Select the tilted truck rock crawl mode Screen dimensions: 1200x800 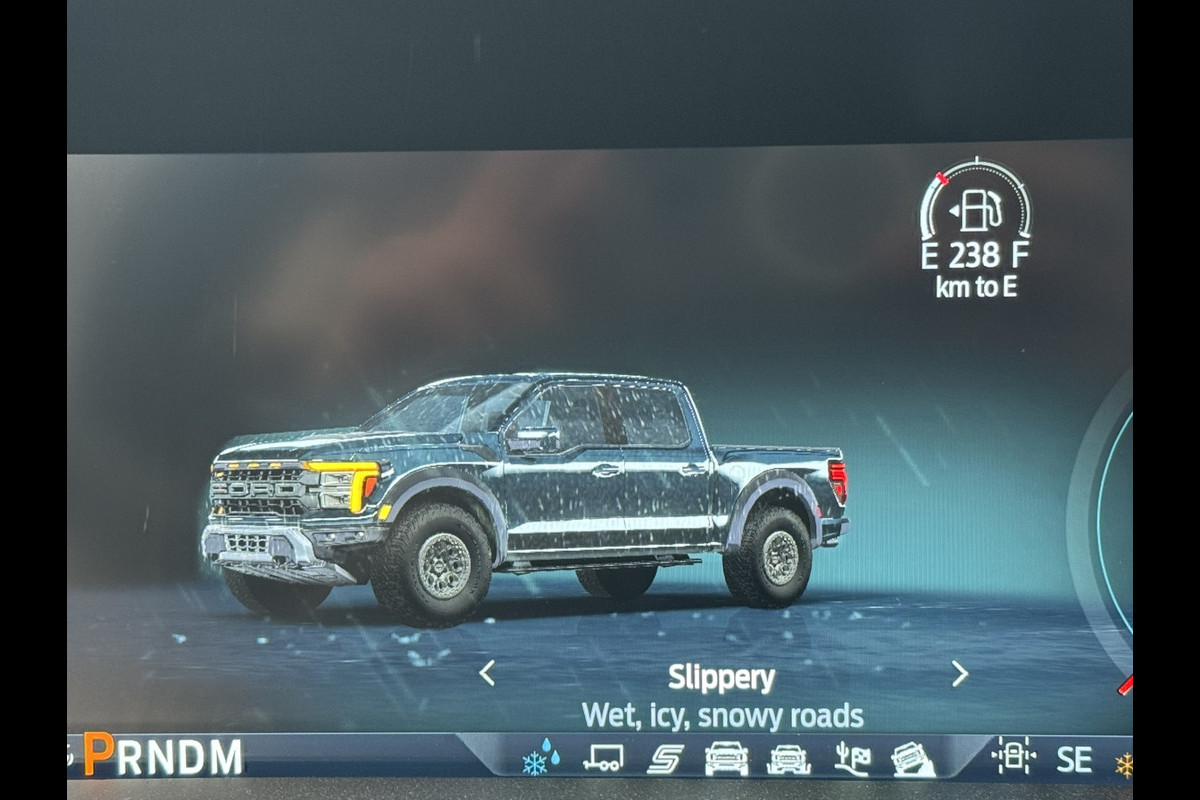912,758
